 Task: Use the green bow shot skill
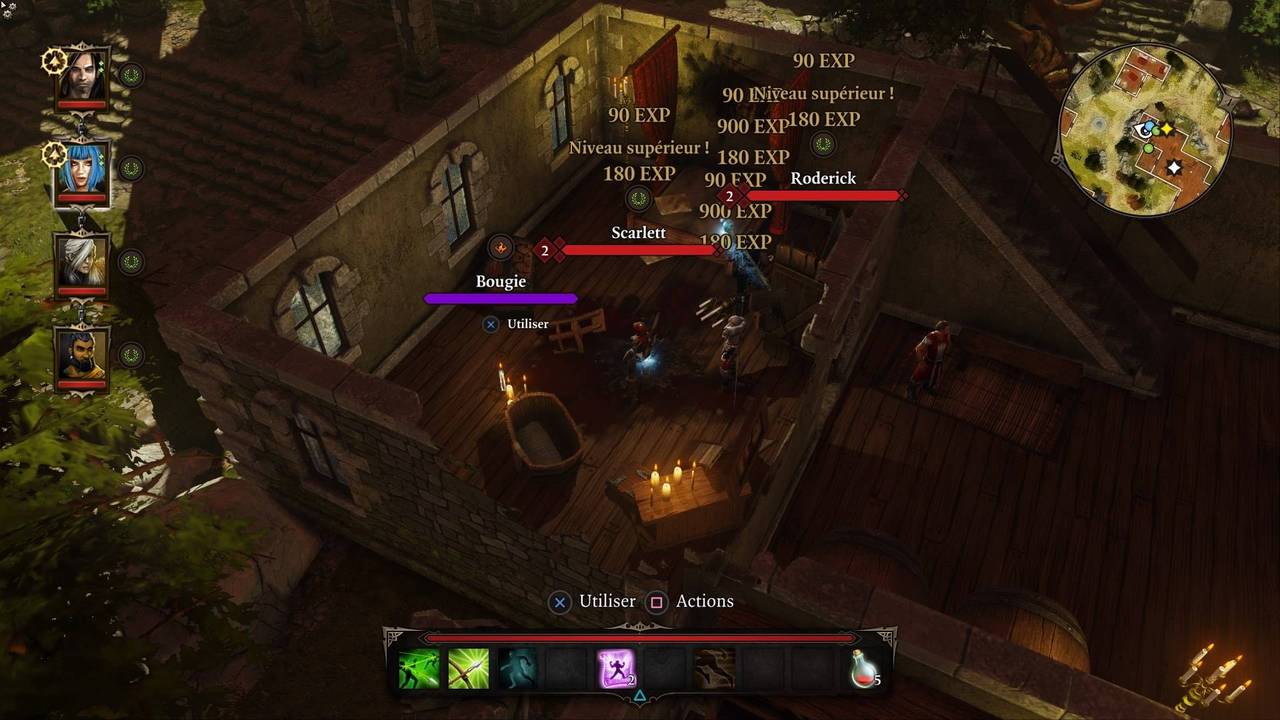(x=468, y=669)
